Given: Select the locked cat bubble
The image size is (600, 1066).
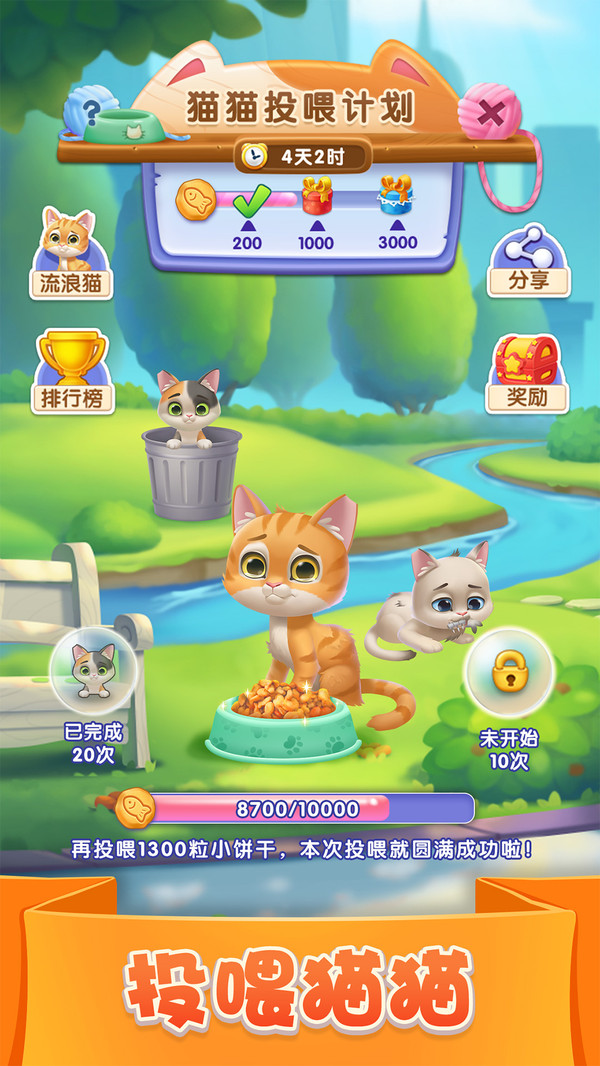Looking at the screenshot, I should (510, 674).
